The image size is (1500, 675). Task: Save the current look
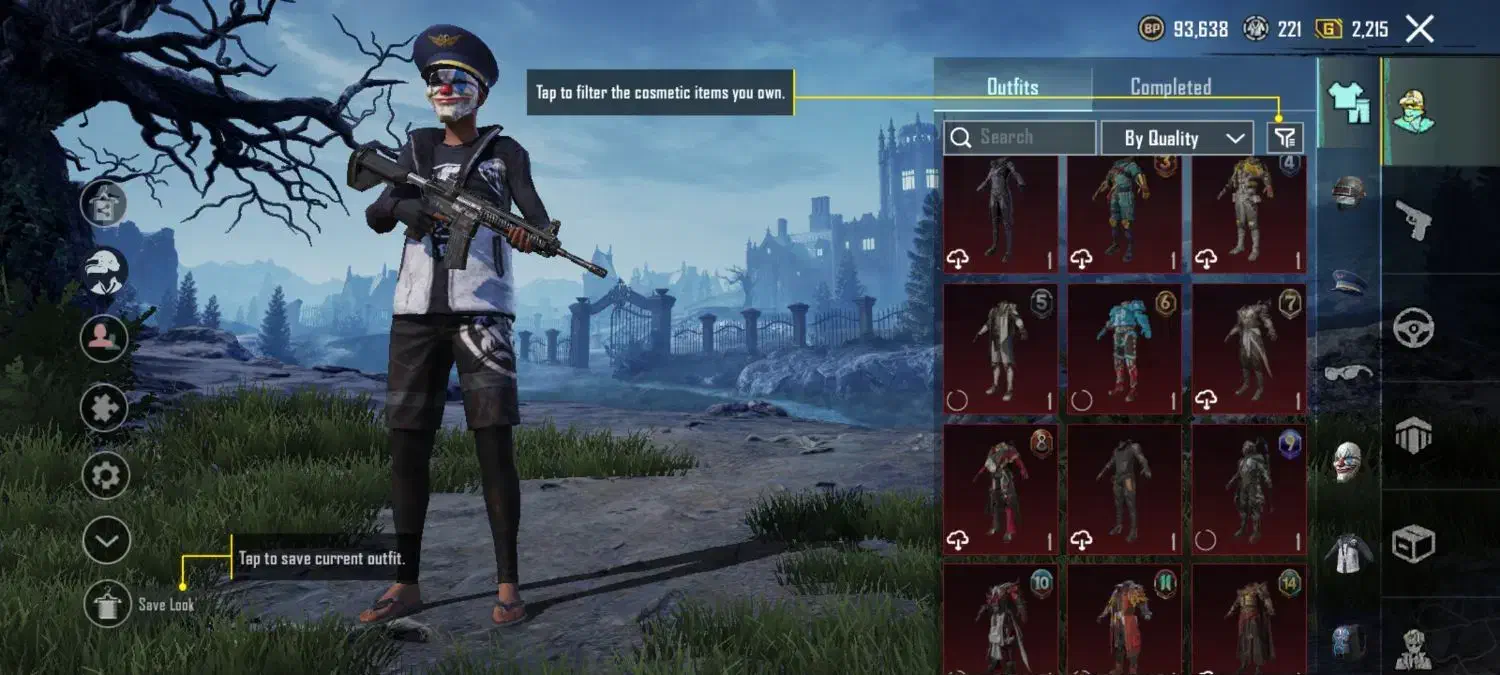[x=107, y=604]
